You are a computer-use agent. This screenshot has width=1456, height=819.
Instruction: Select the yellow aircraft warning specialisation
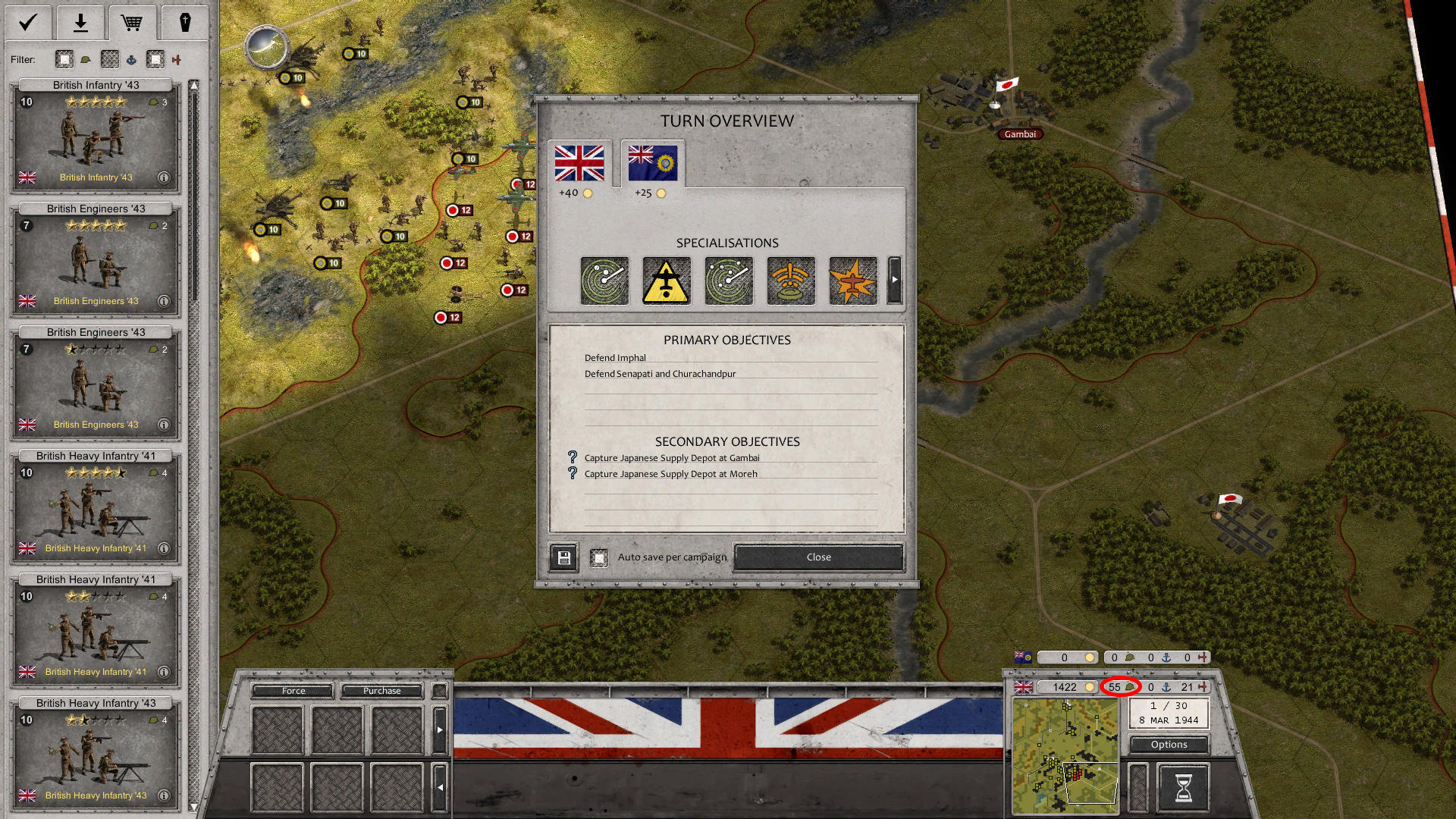point(667,281)
